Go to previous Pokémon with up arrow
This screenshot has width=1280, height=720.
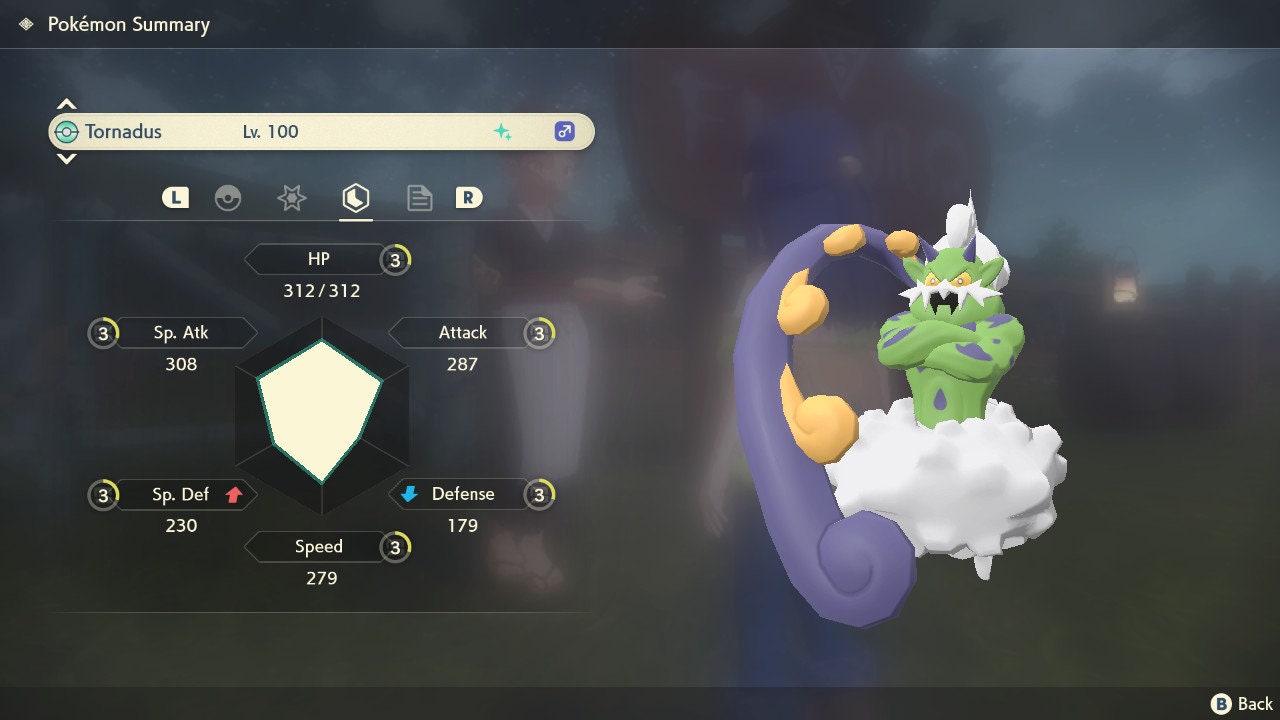point(66,104)
